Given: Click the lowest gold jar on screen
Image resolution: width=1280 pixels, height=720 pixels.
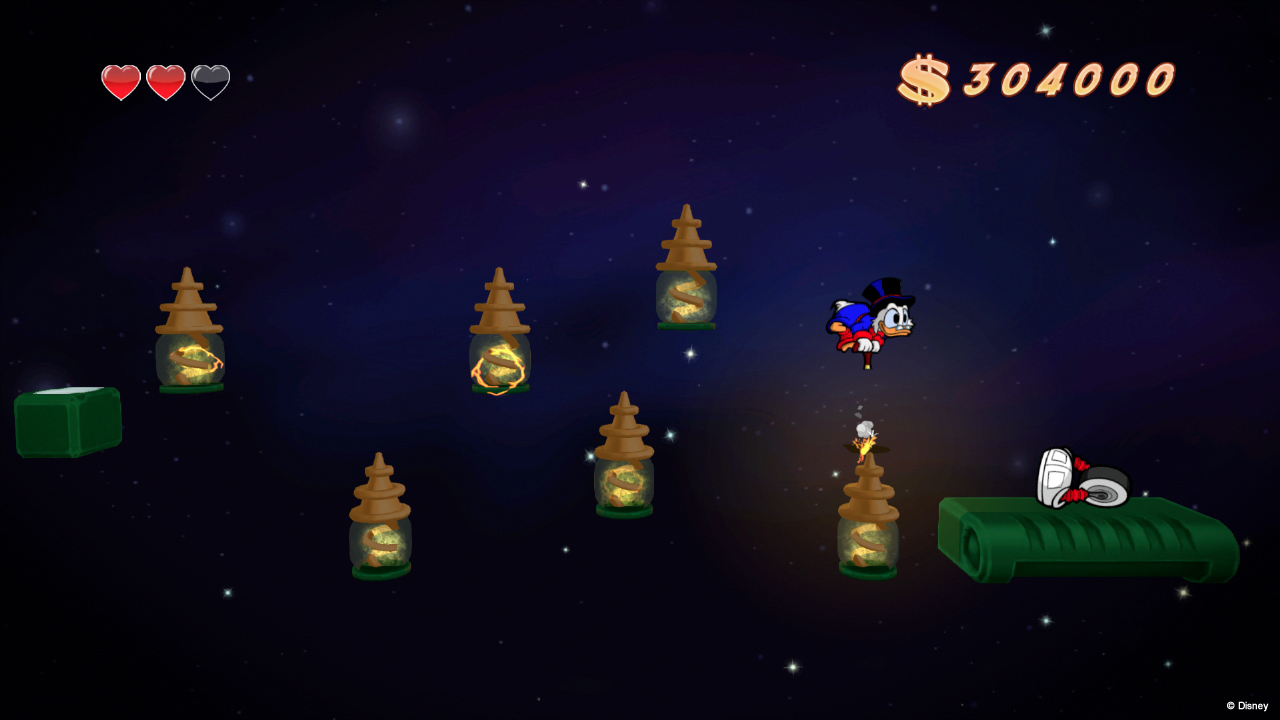Looking at the screenshot, I should coord(380,520).
